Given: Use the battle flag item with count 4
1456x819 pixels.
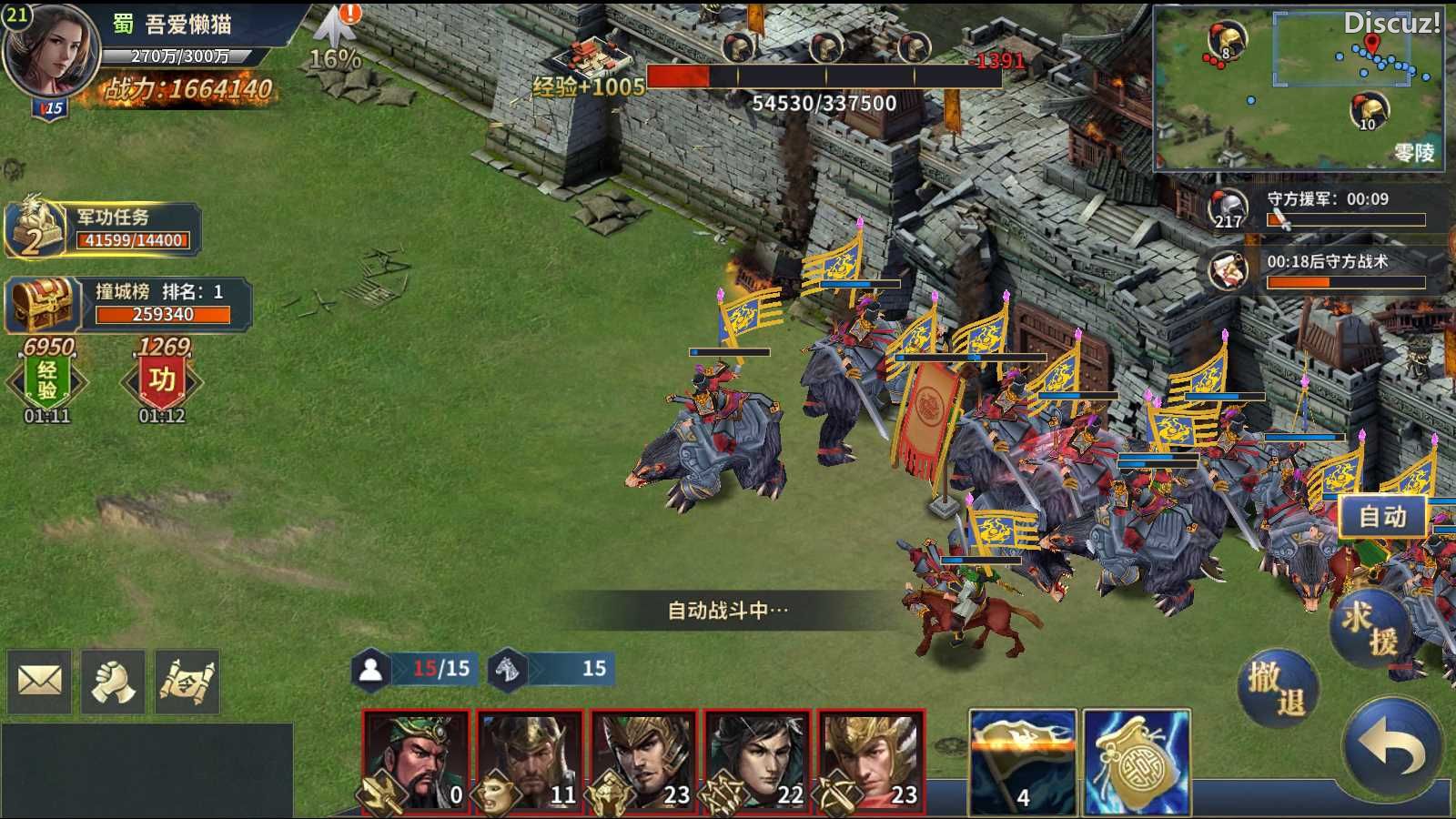Looking at the screenshot, I should pyautogui.click(x=1023, y=762).
